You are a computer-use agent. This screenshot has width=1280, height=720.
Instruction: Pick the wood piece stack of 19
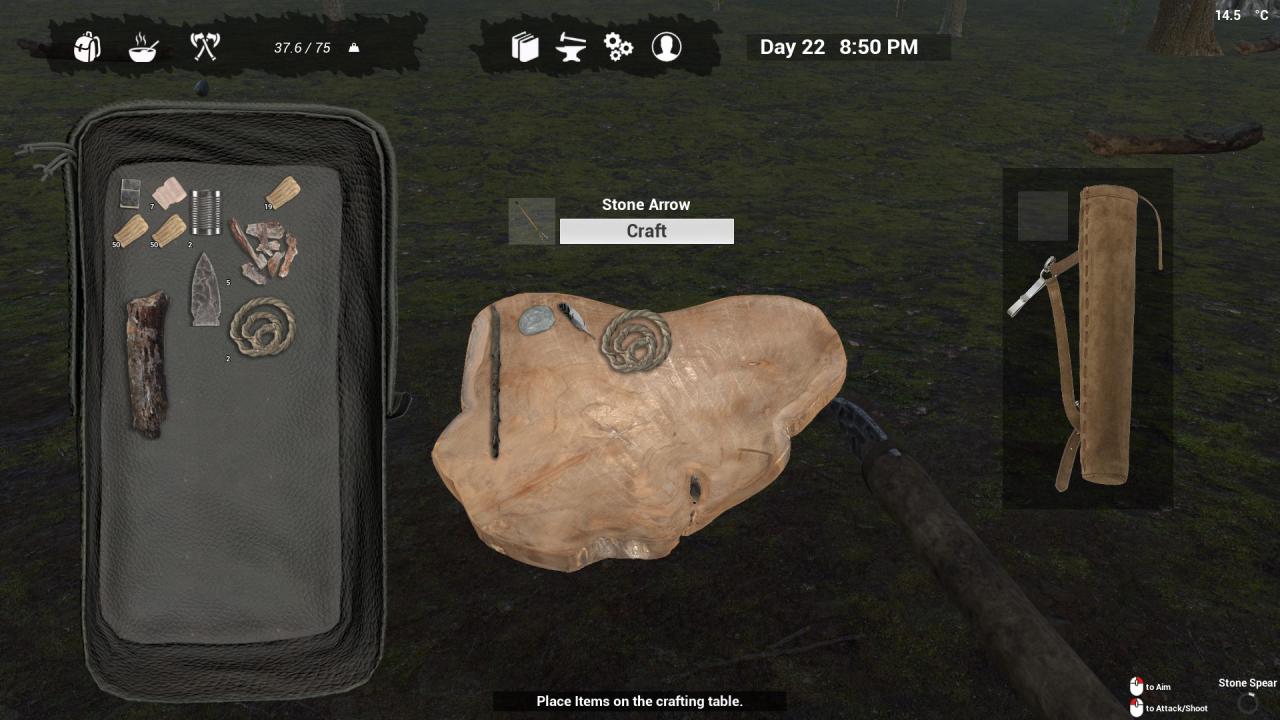pos(282,192)
